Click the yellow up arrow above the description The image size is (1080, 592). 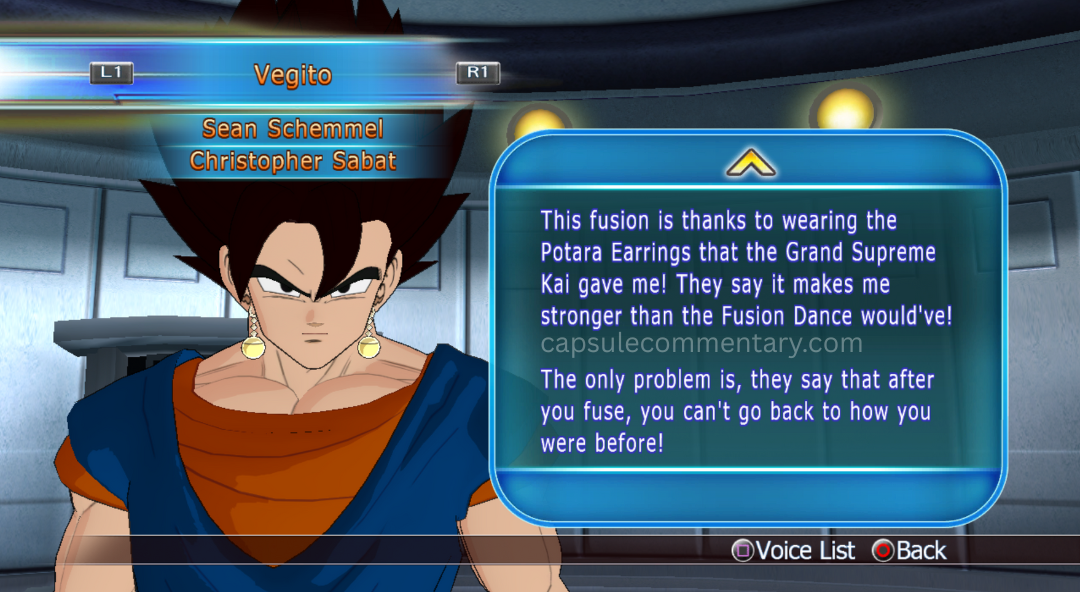click(750, 164)
